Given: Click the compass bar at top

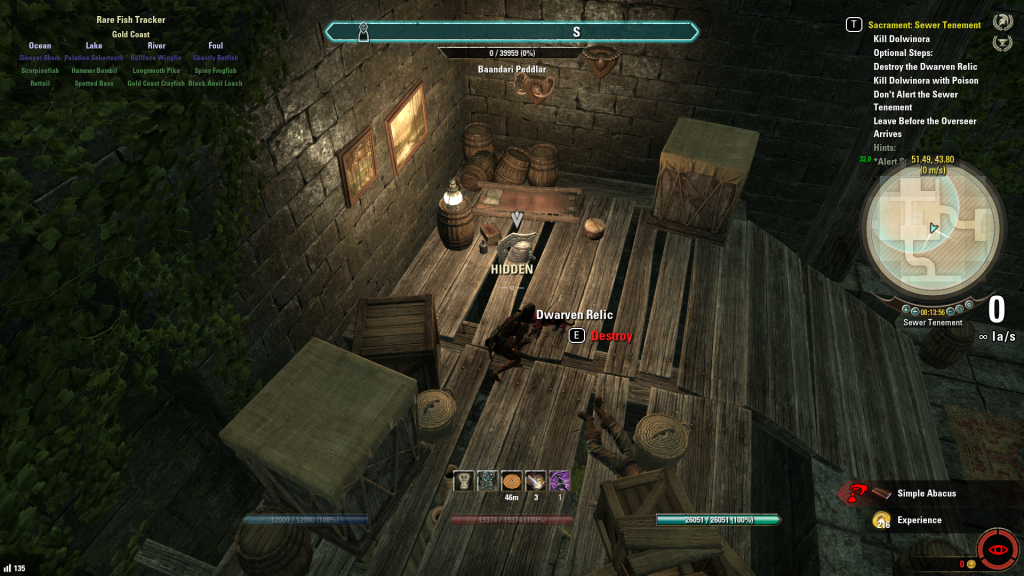Looking at the screenshot, I should click(512, 32).
